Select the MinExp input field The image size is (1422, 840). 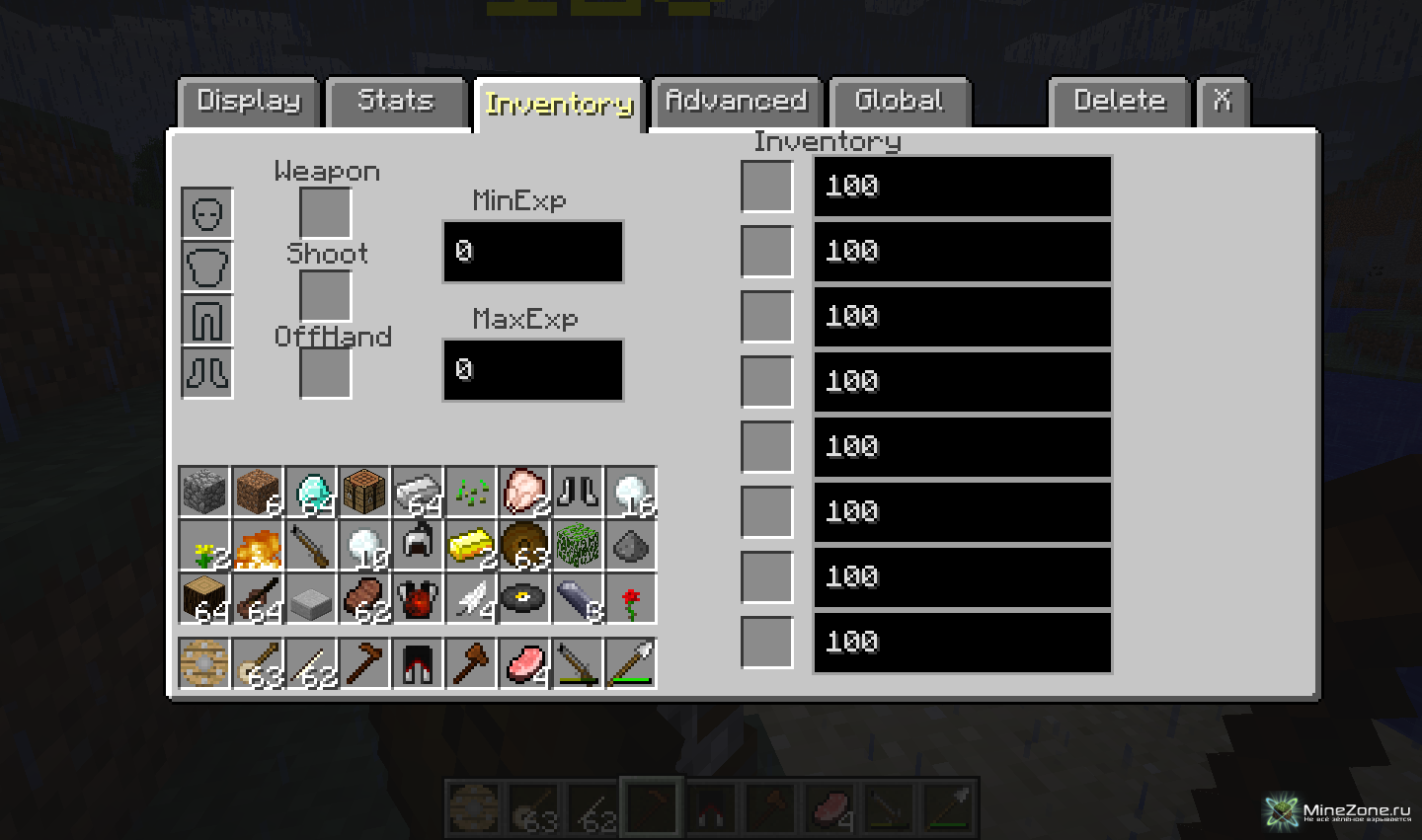(533, 252)
